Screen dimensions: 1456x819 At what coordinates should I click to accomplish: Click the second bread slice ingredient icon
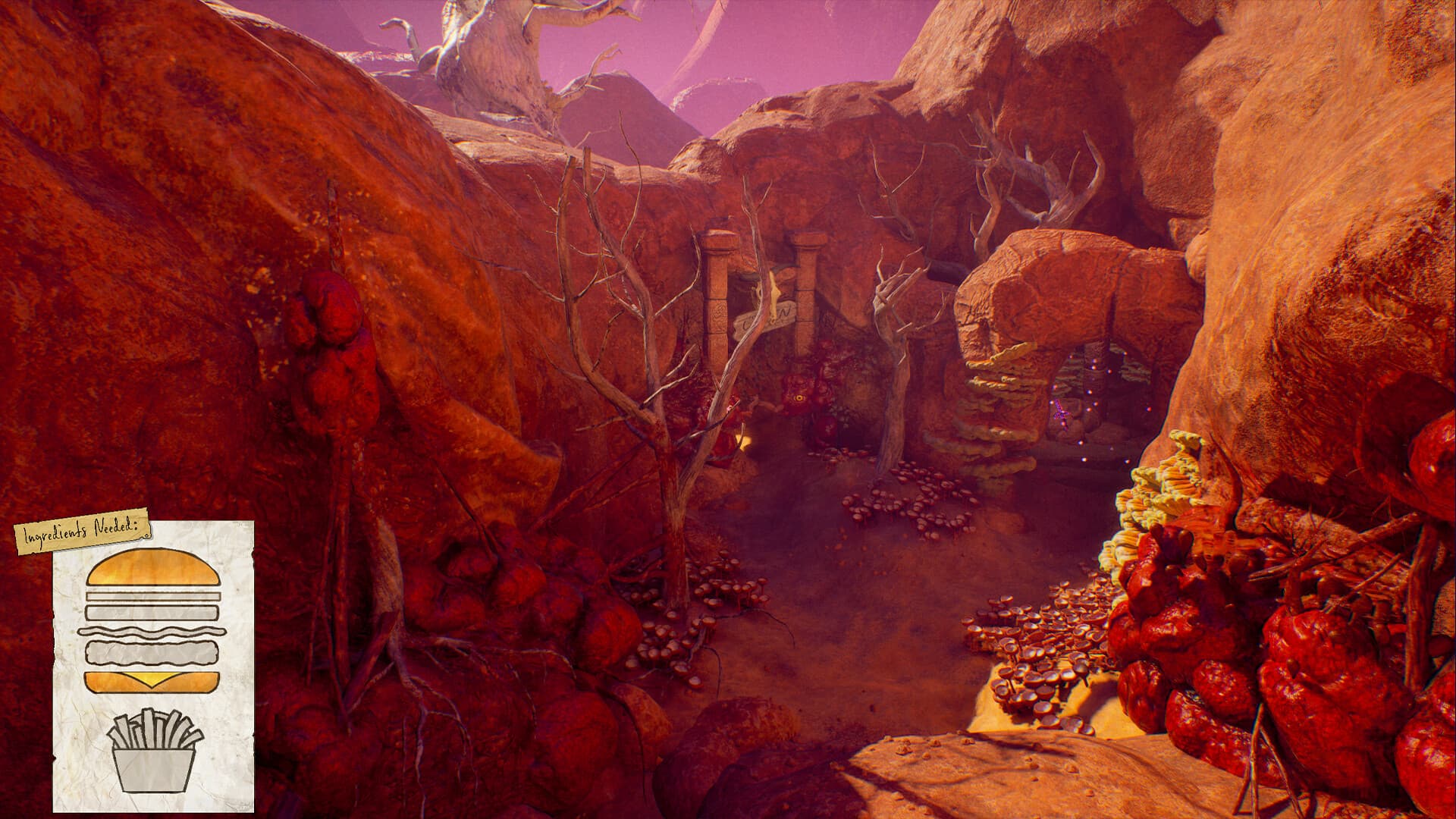[152, 610]
